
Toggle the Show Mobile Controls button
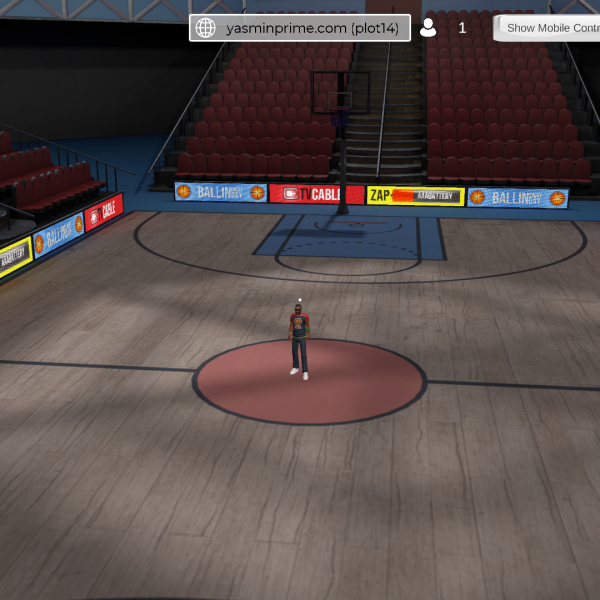tap(548, 28)
